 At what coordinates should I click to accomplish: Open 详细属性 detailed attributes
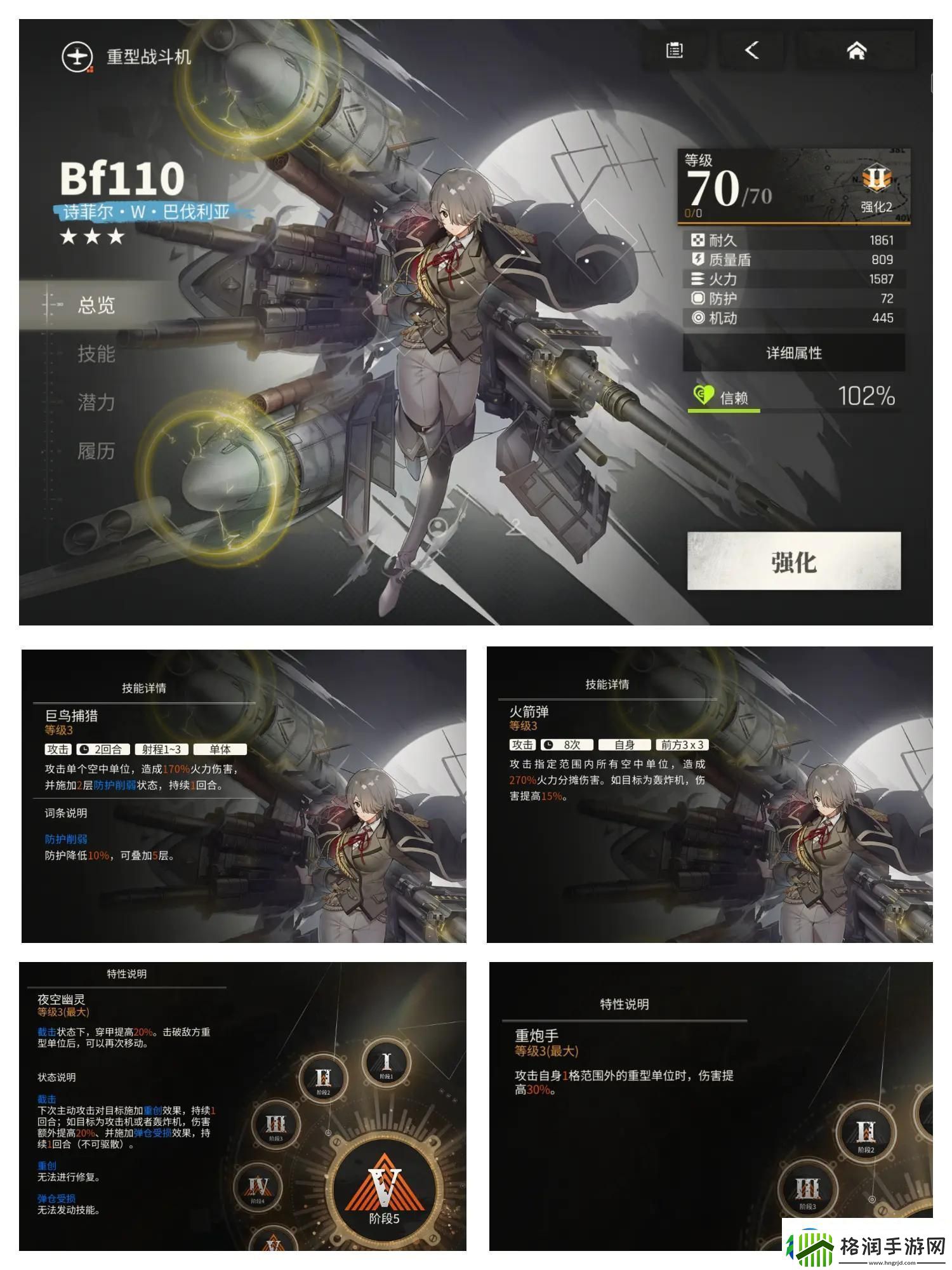point(792,354)
